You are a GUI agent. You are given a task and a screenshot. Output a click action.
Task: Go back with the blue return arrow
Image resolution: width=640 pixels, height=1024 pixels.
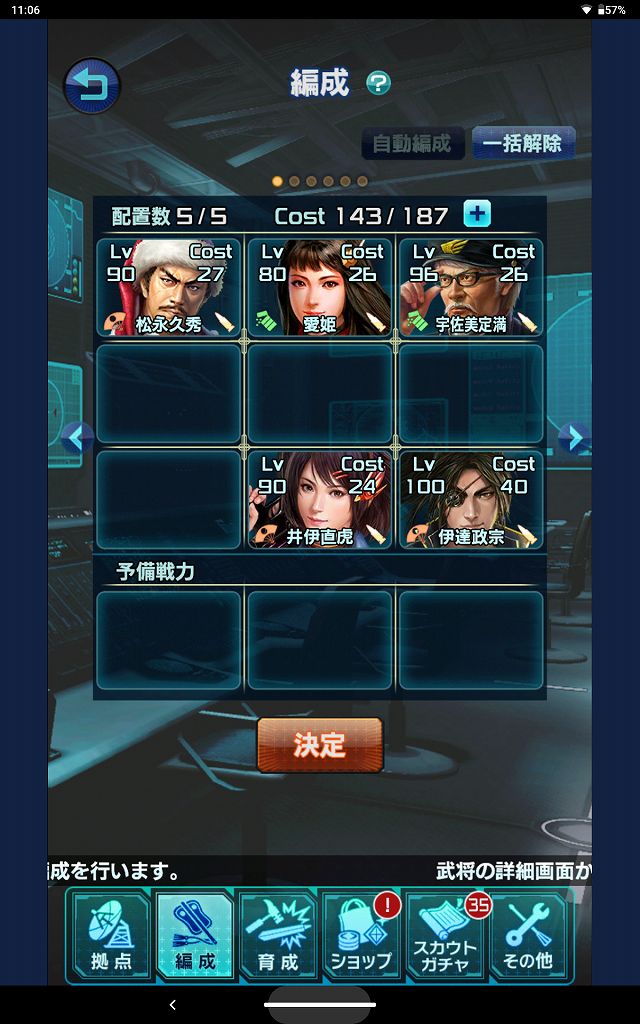92,86
